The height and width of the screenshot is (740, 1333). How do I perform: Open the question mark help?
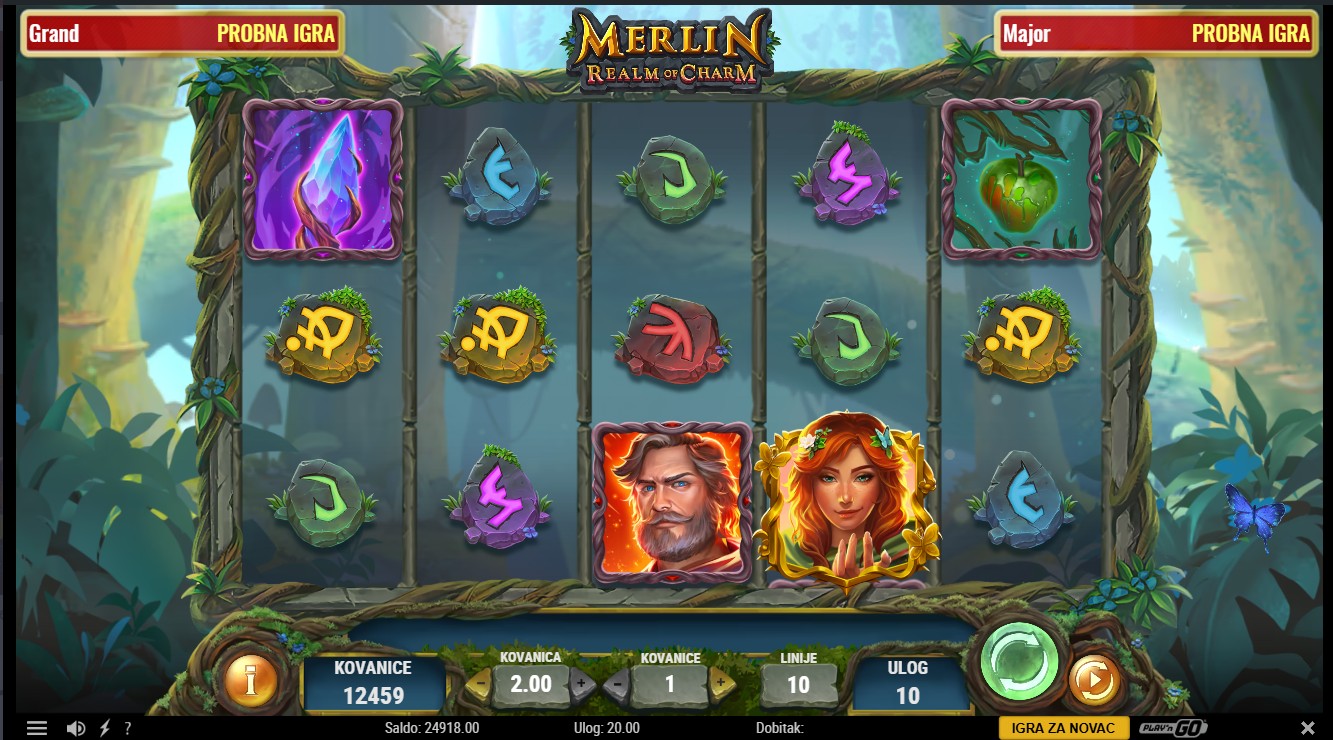(x=128, y=728)
